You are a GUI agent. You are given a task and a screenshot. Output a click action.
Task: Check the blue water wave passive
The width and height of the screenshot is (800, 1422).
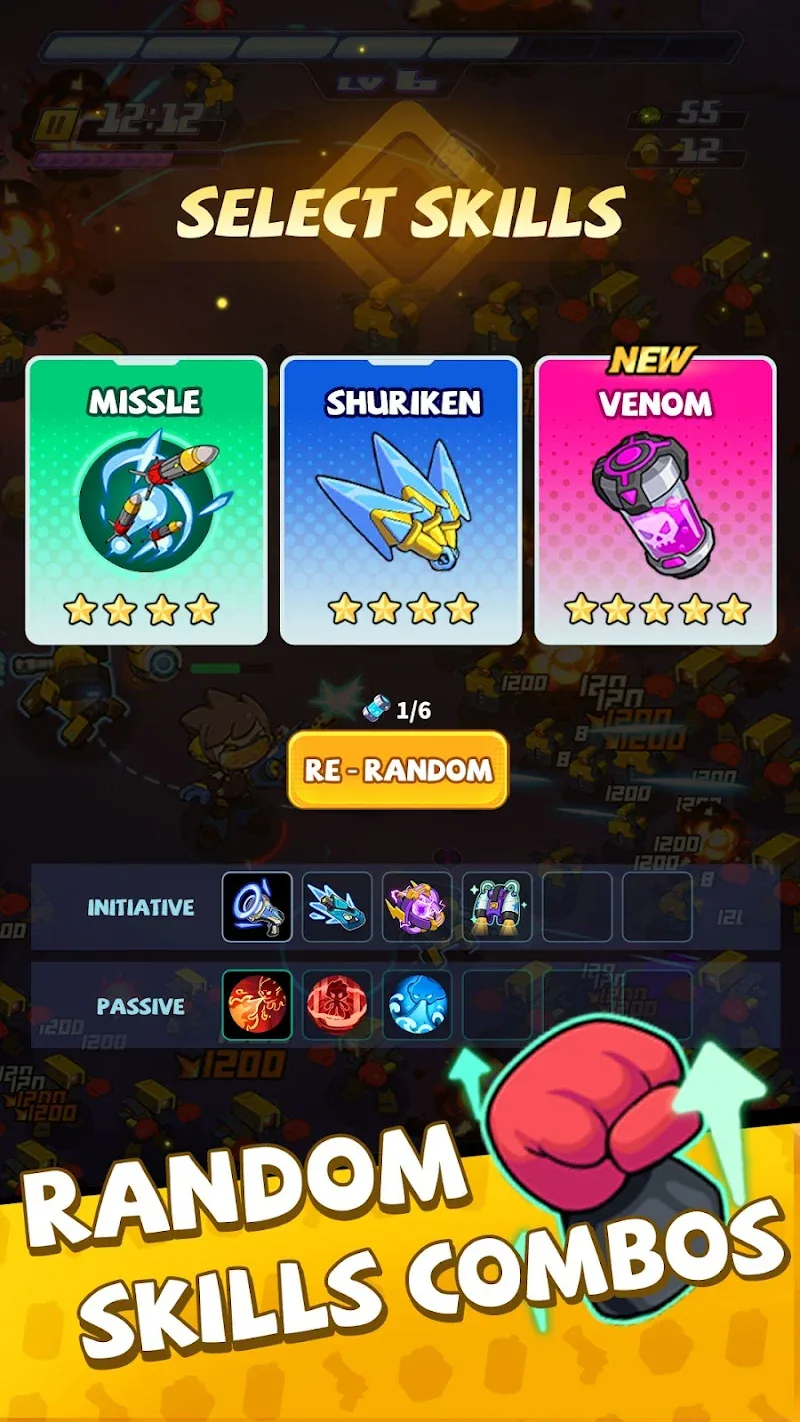pos(417,1005)
